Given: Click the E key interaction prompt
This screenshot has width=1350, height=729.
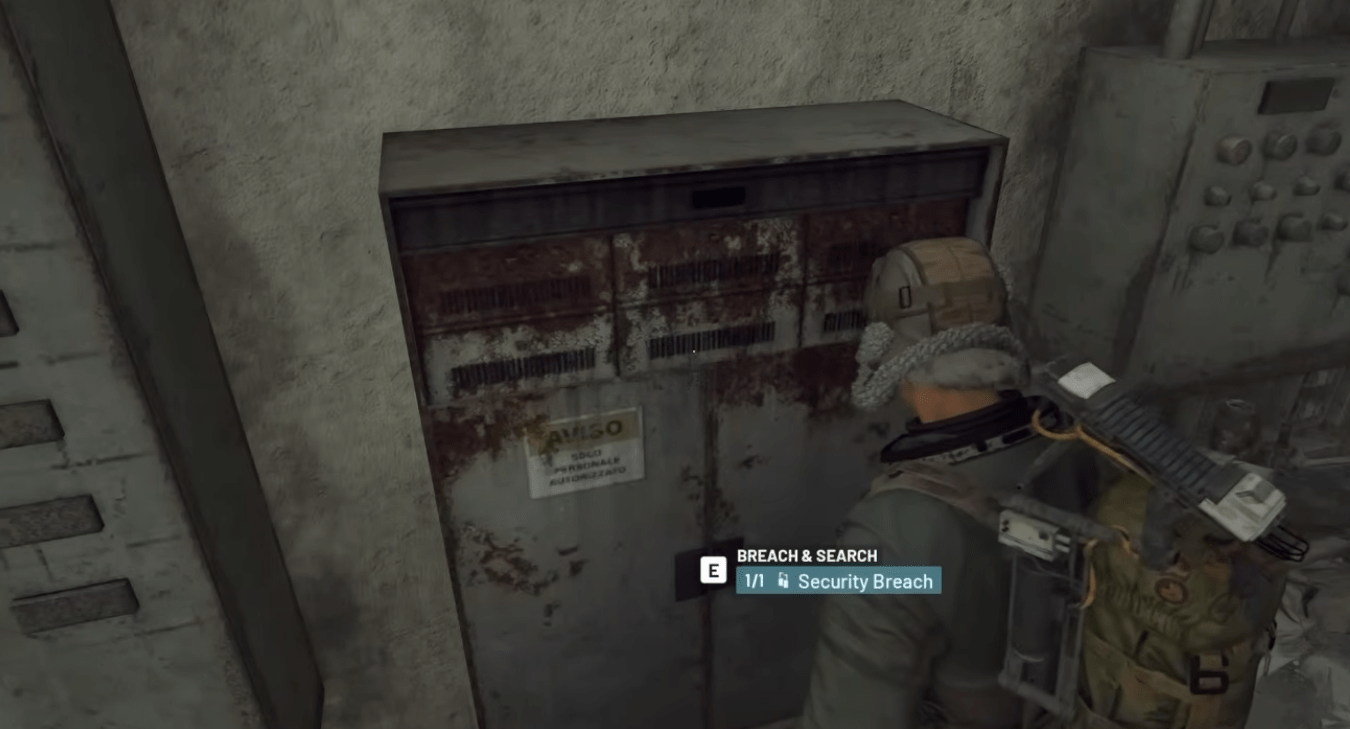Looking at the screenshot, I should coord(712,572).
